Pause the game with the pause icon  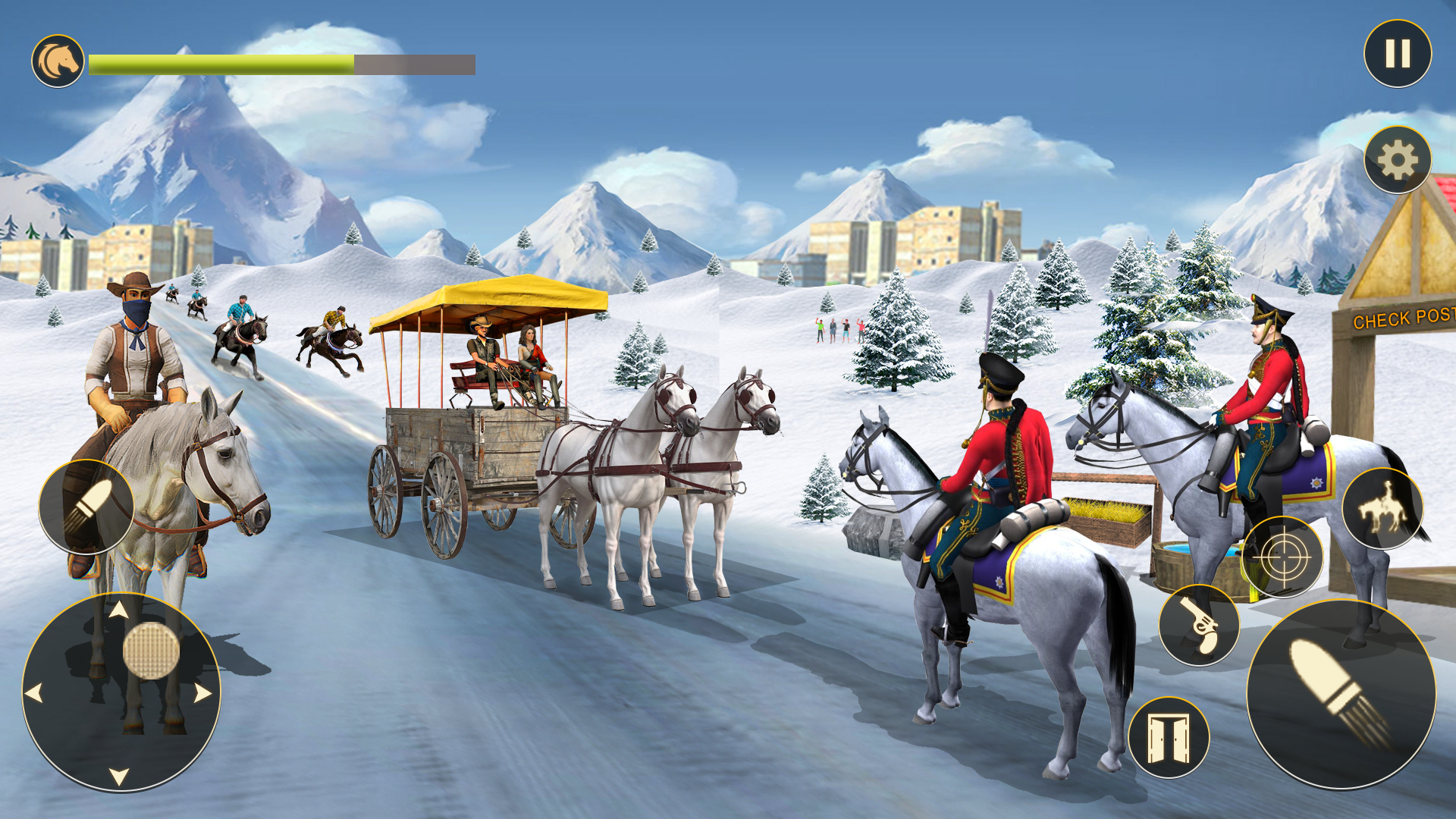click(x=1398, y=53)
